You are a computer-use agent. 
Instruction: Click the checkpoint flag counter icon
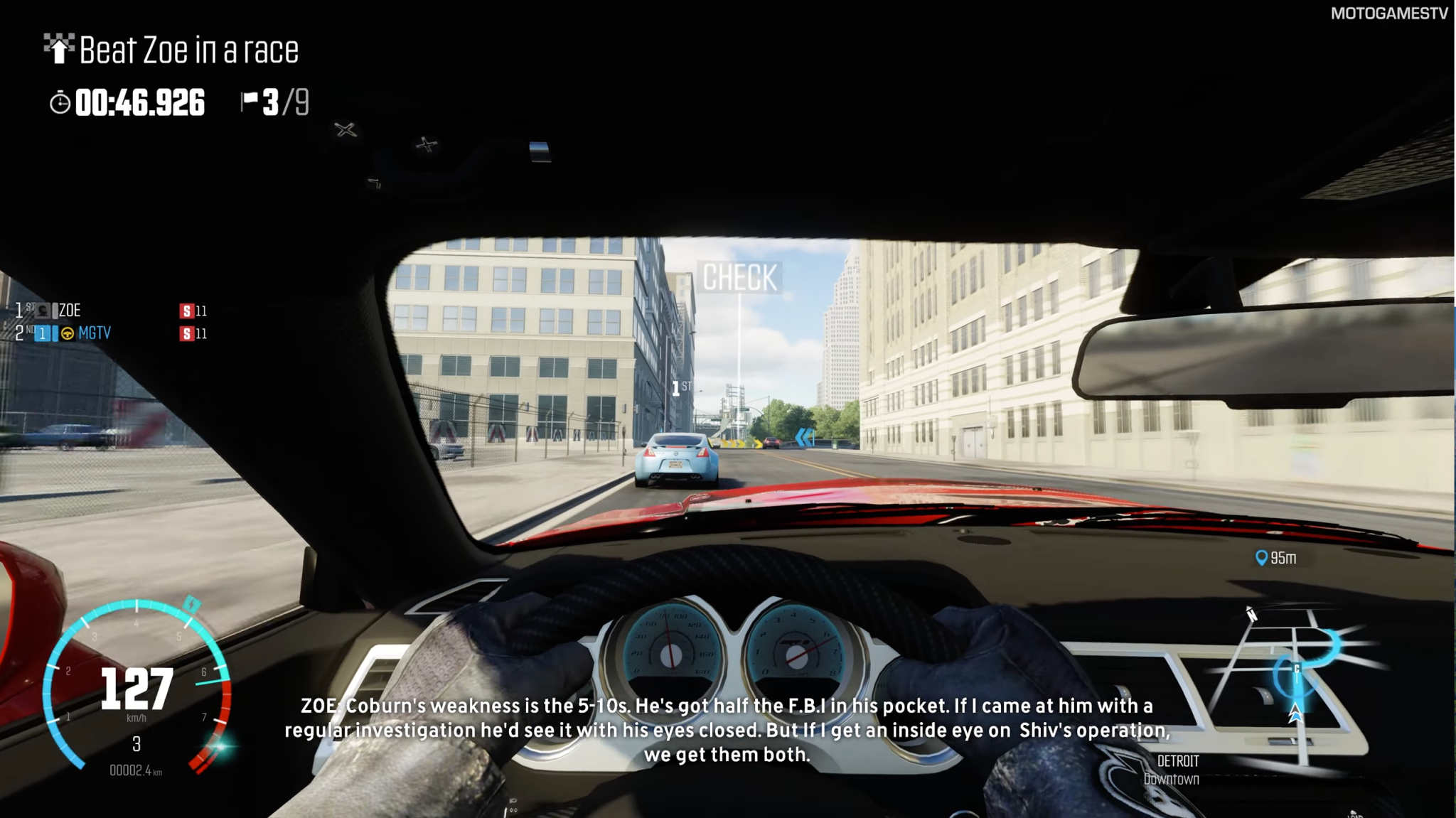pos(250,101)
